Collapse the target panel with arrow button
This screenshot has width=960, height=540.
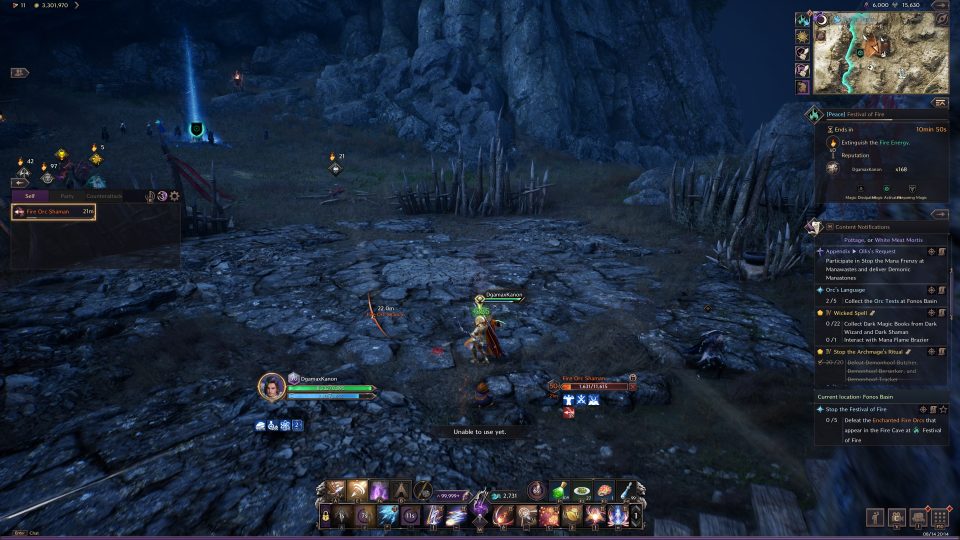[x=18, y=183]
